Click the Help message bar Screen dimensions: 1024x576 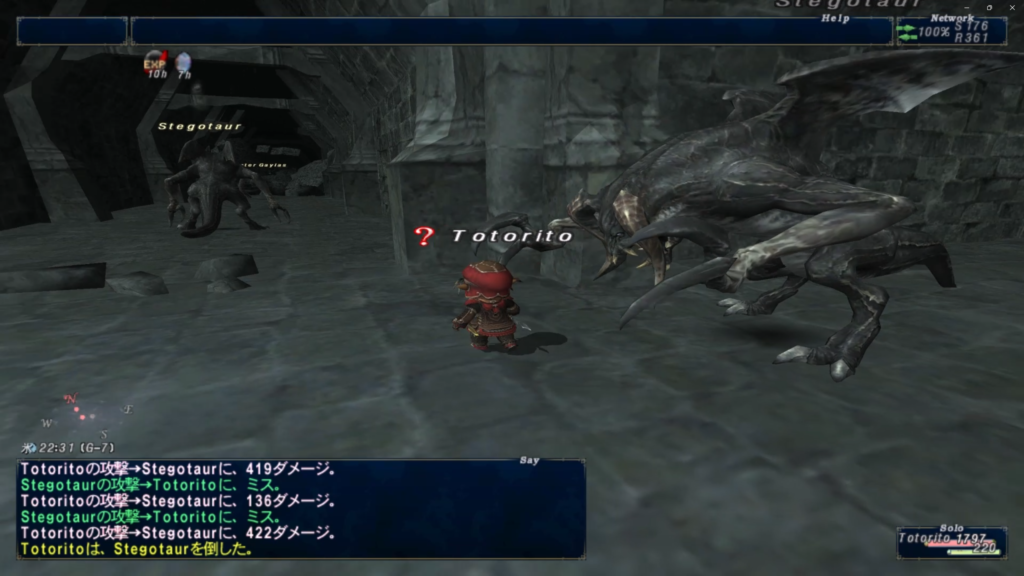click(510, 31)
